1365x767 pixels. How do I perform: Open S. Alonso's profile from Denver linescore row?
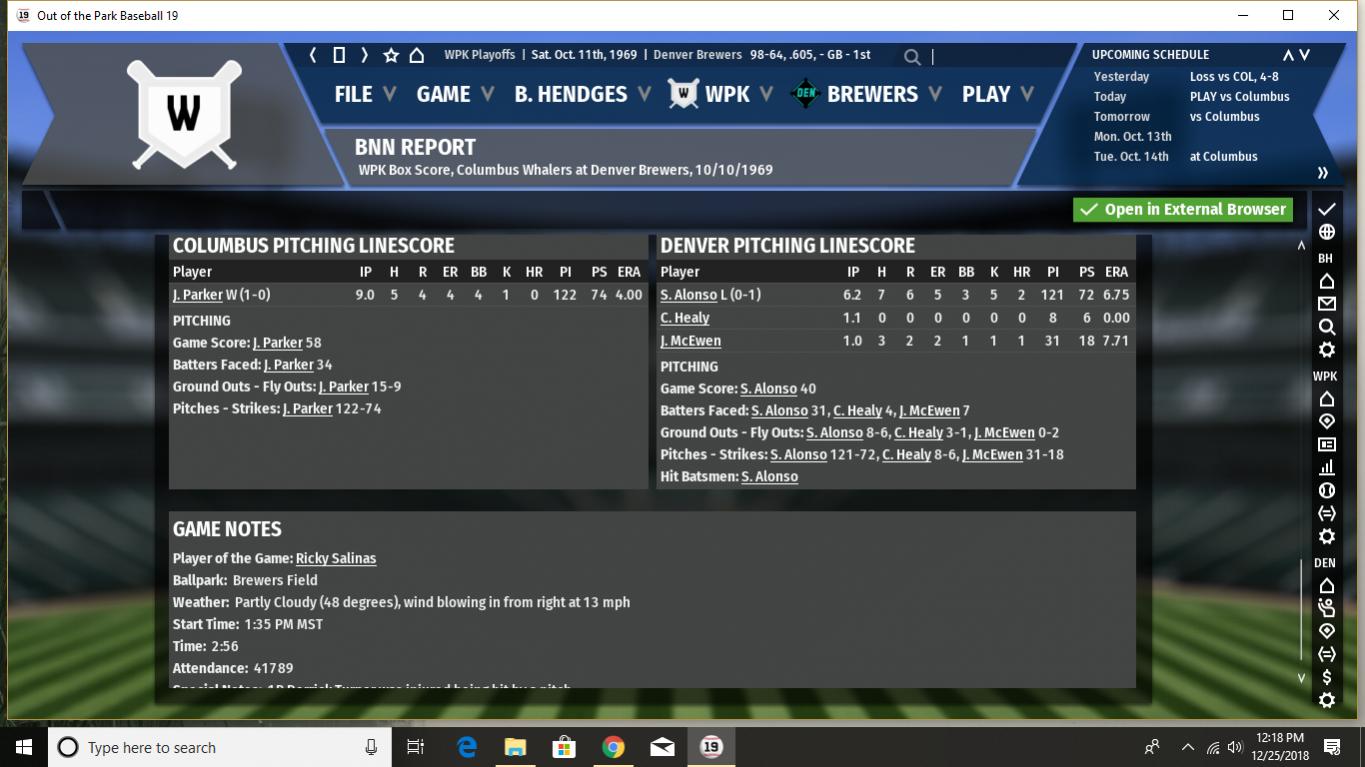(688, 295)
